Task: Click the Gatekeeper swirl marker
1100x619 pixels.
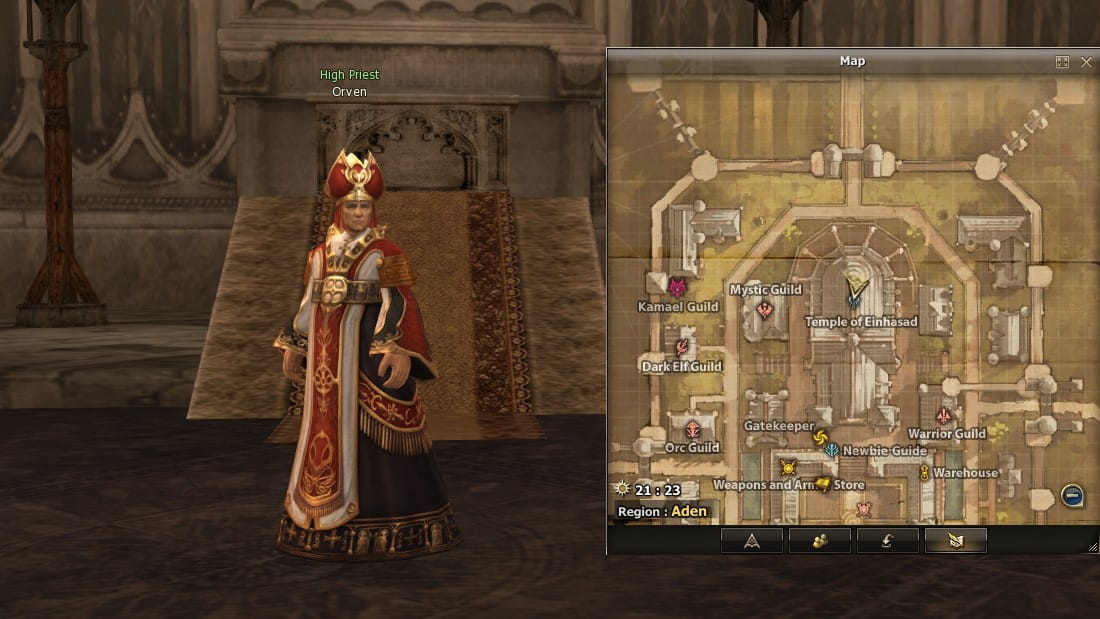Action: [x=820, y=437]
